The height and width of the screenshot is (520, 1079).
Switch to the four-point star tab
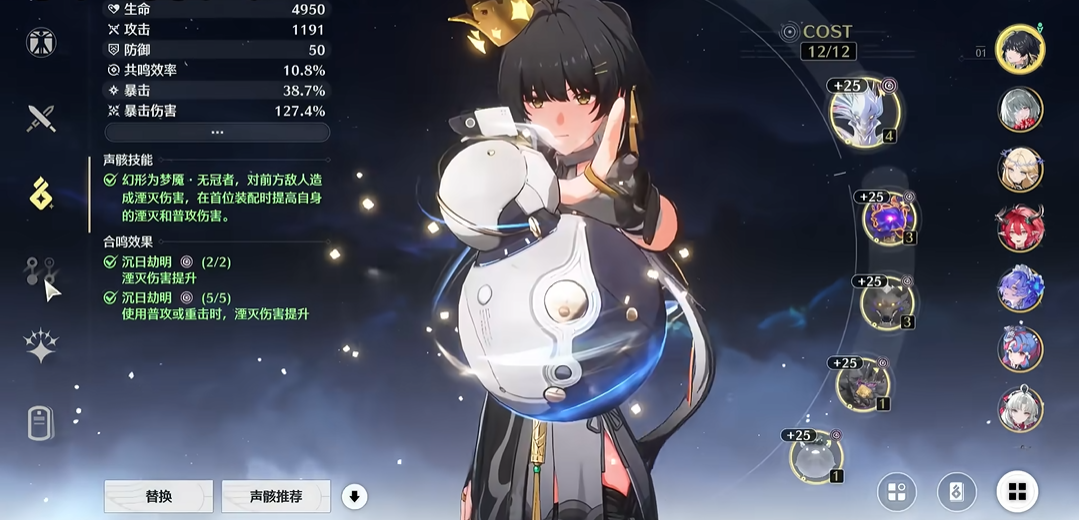tap(41, 347)
